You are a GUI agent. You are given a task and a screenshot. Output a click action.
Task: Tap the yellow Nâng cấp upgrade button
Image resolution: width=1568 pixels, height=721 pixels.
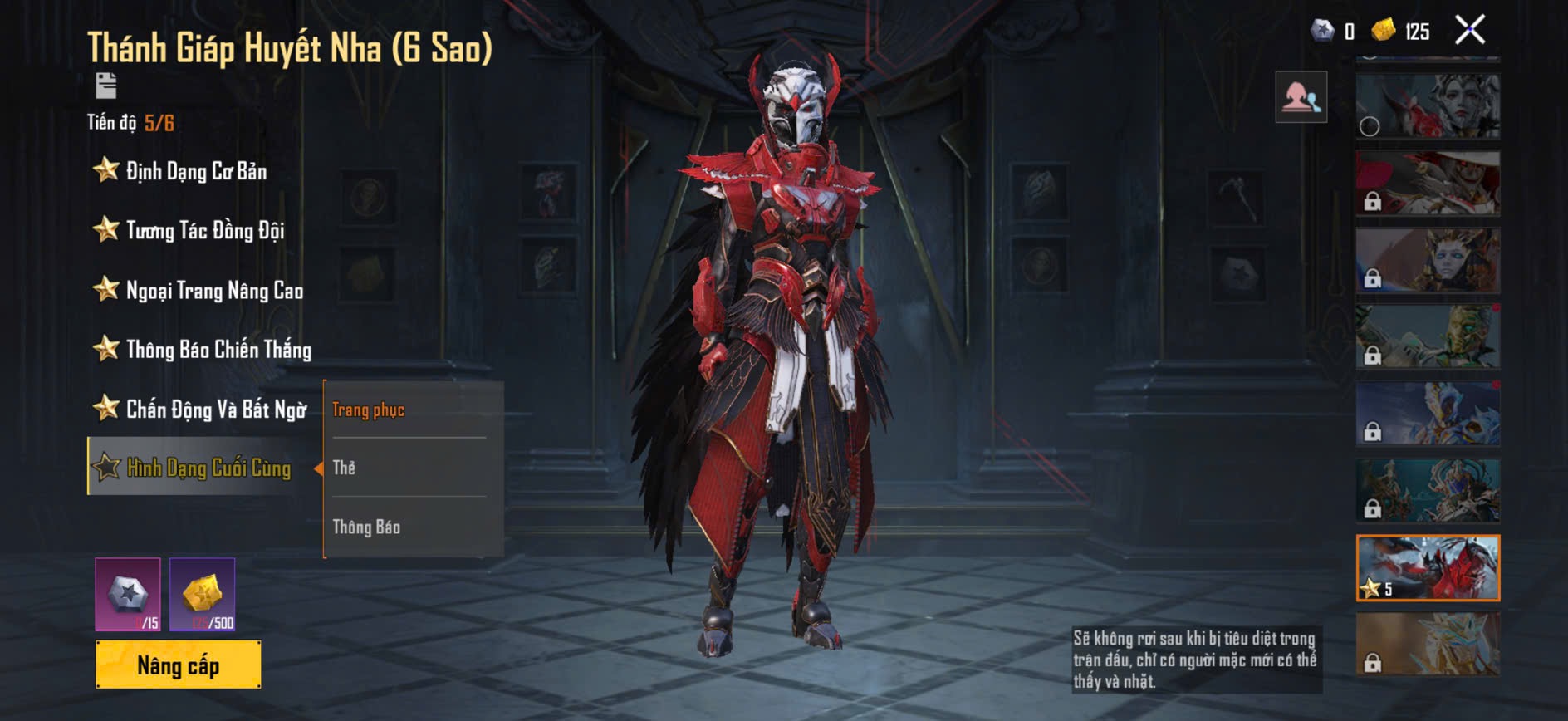(x=179, y=665)
